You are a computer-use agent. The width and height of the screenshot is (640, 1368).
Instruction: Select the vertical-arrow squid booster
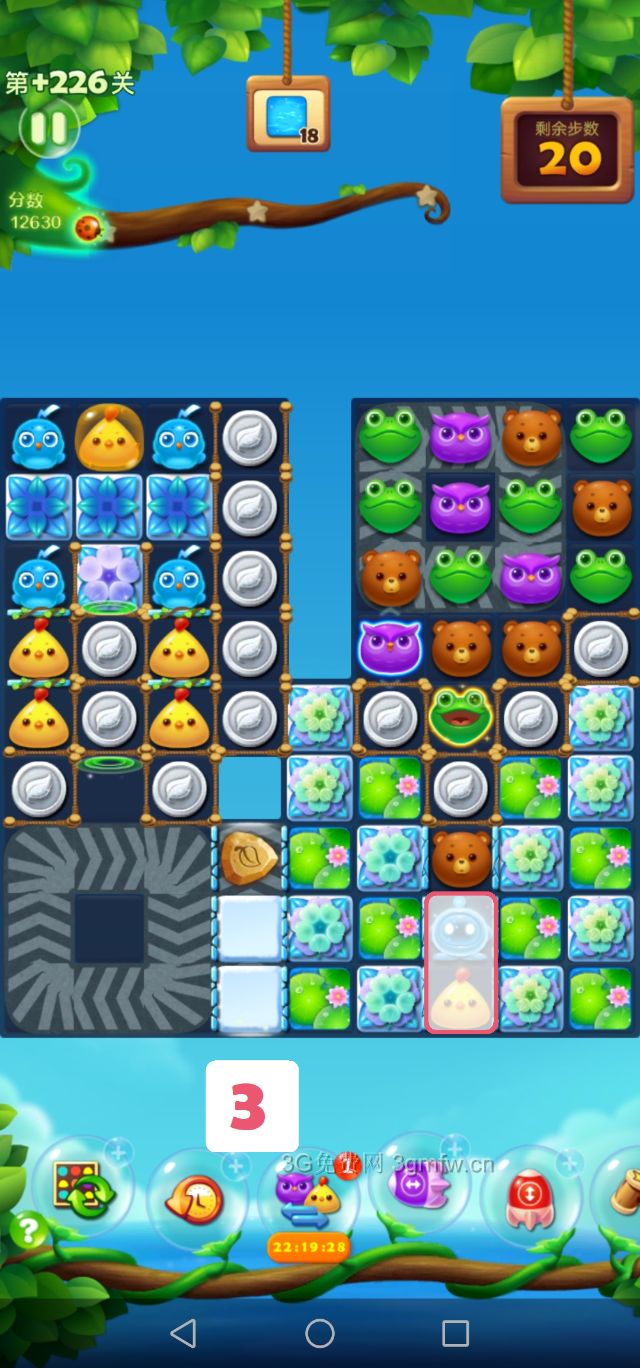point(528,1196)
